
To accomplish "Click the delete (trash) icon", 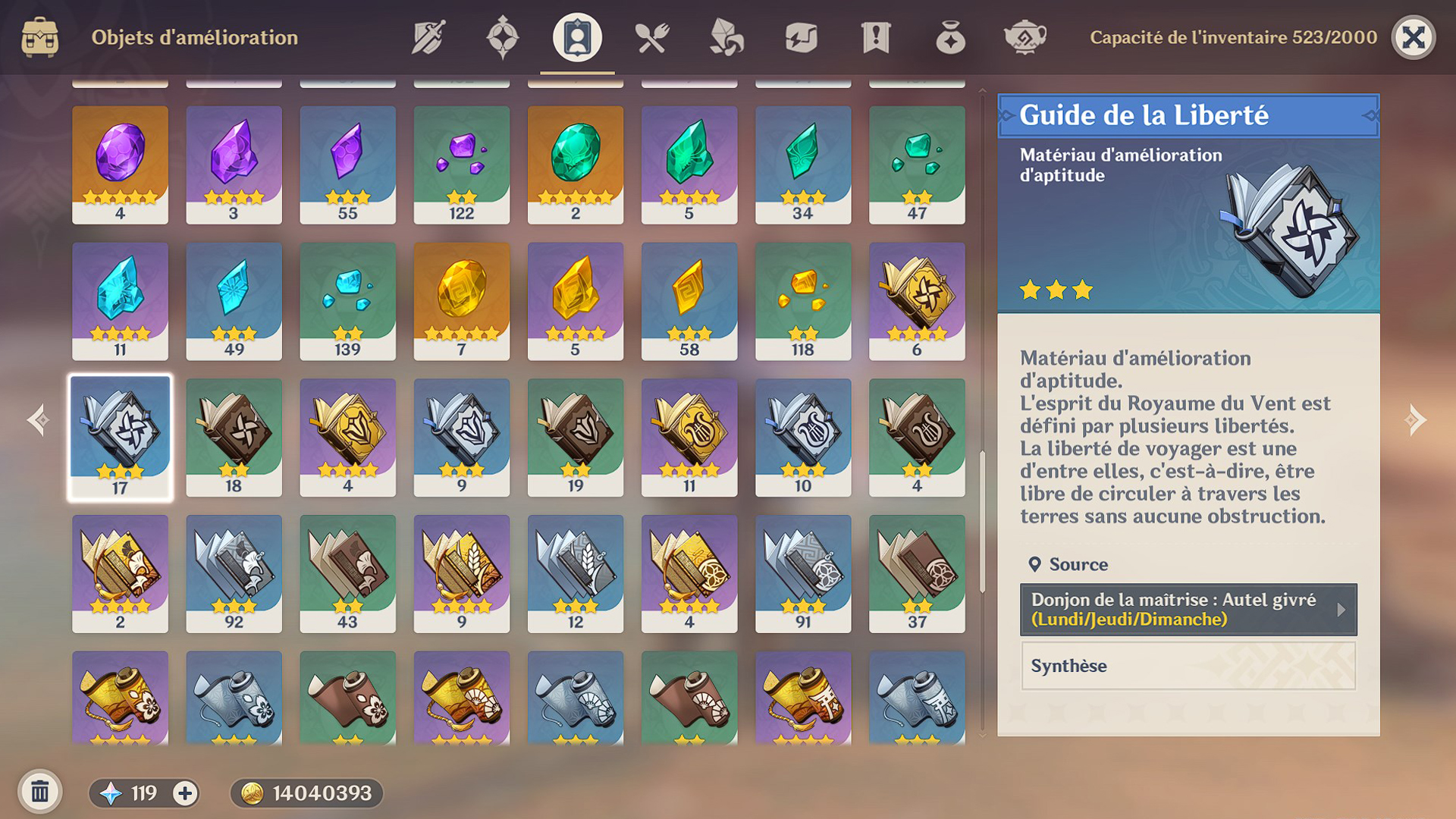I will [42, 791].
